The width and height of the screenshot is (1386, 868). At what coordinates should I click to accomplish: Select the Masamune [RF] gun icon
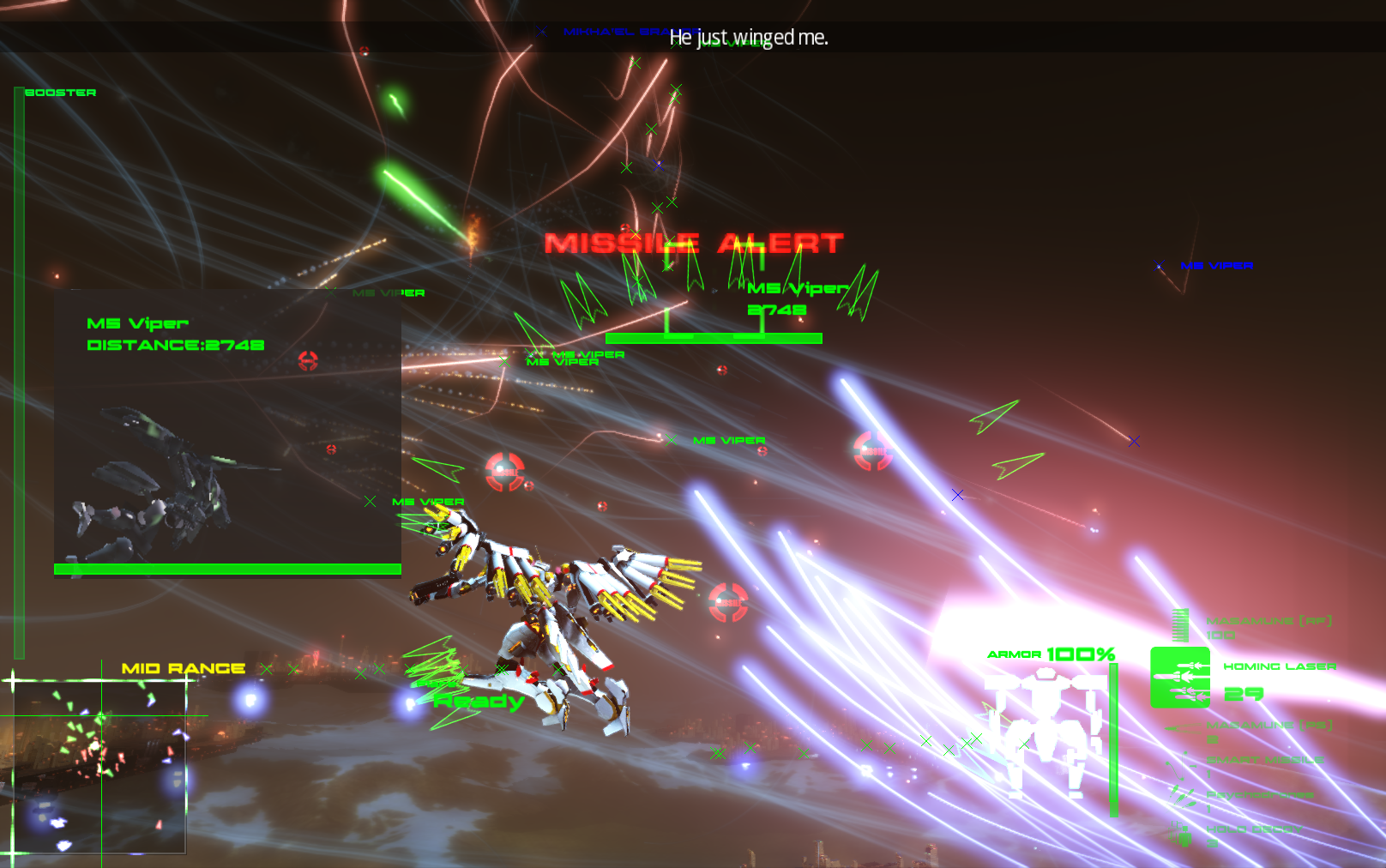pos(1179,624)
